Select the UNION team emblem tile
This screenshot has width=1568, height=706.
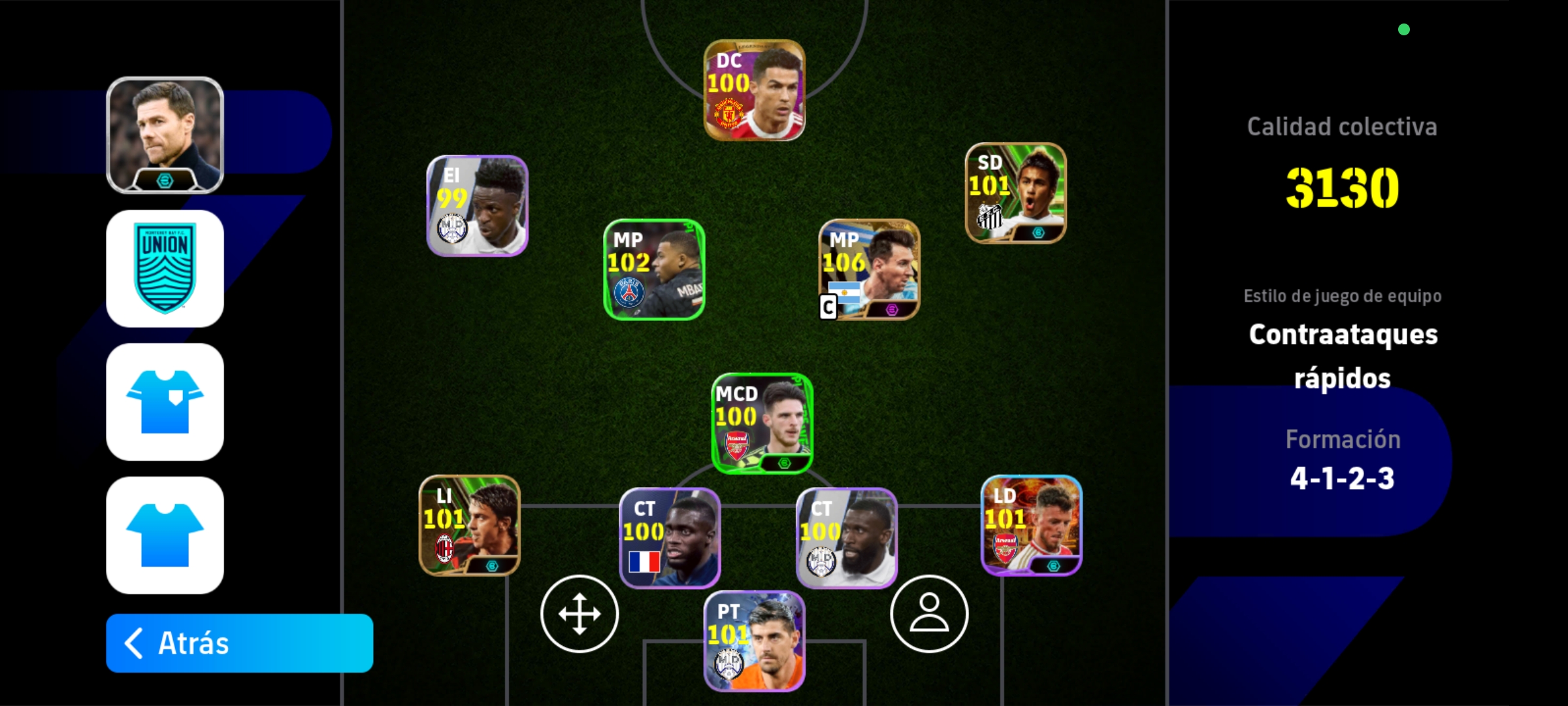click(165, 269)
